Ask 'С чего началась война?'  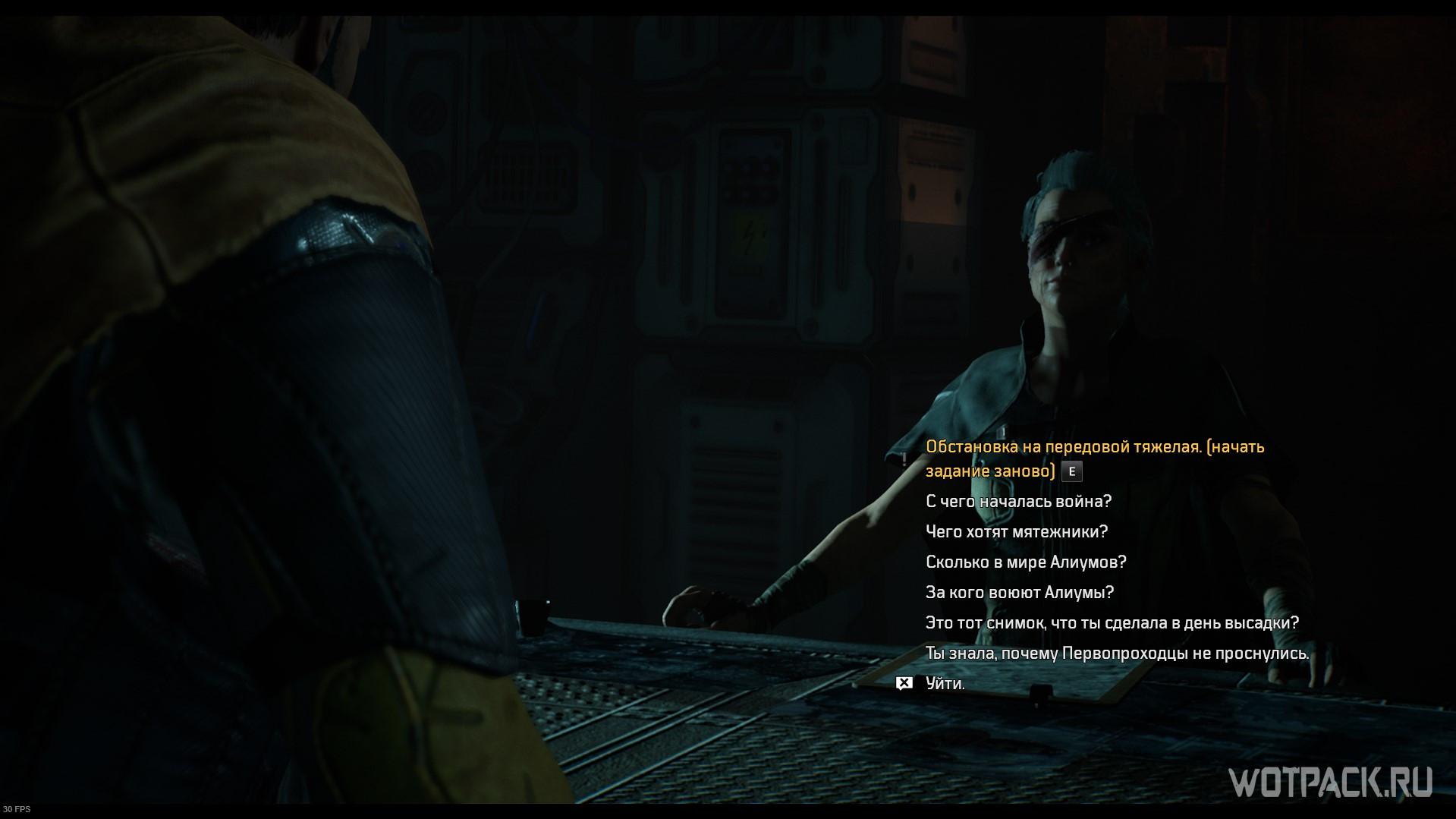1018,502
